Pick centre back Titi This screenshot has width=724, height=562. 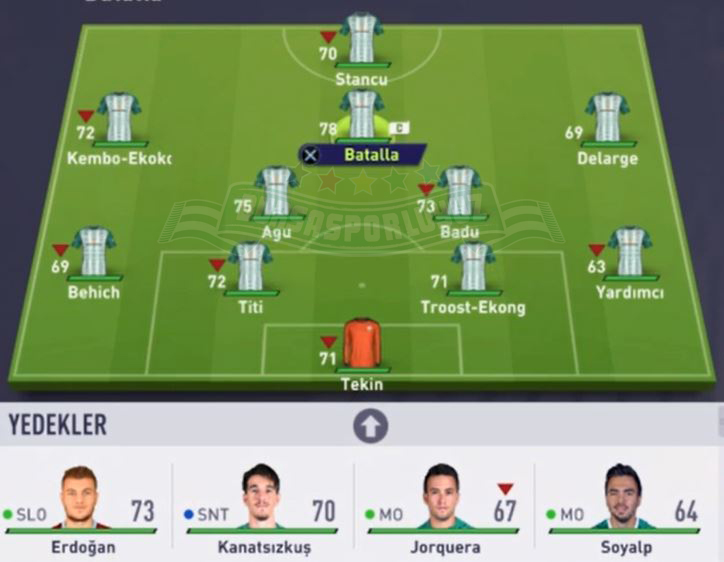tap(250, 267)
